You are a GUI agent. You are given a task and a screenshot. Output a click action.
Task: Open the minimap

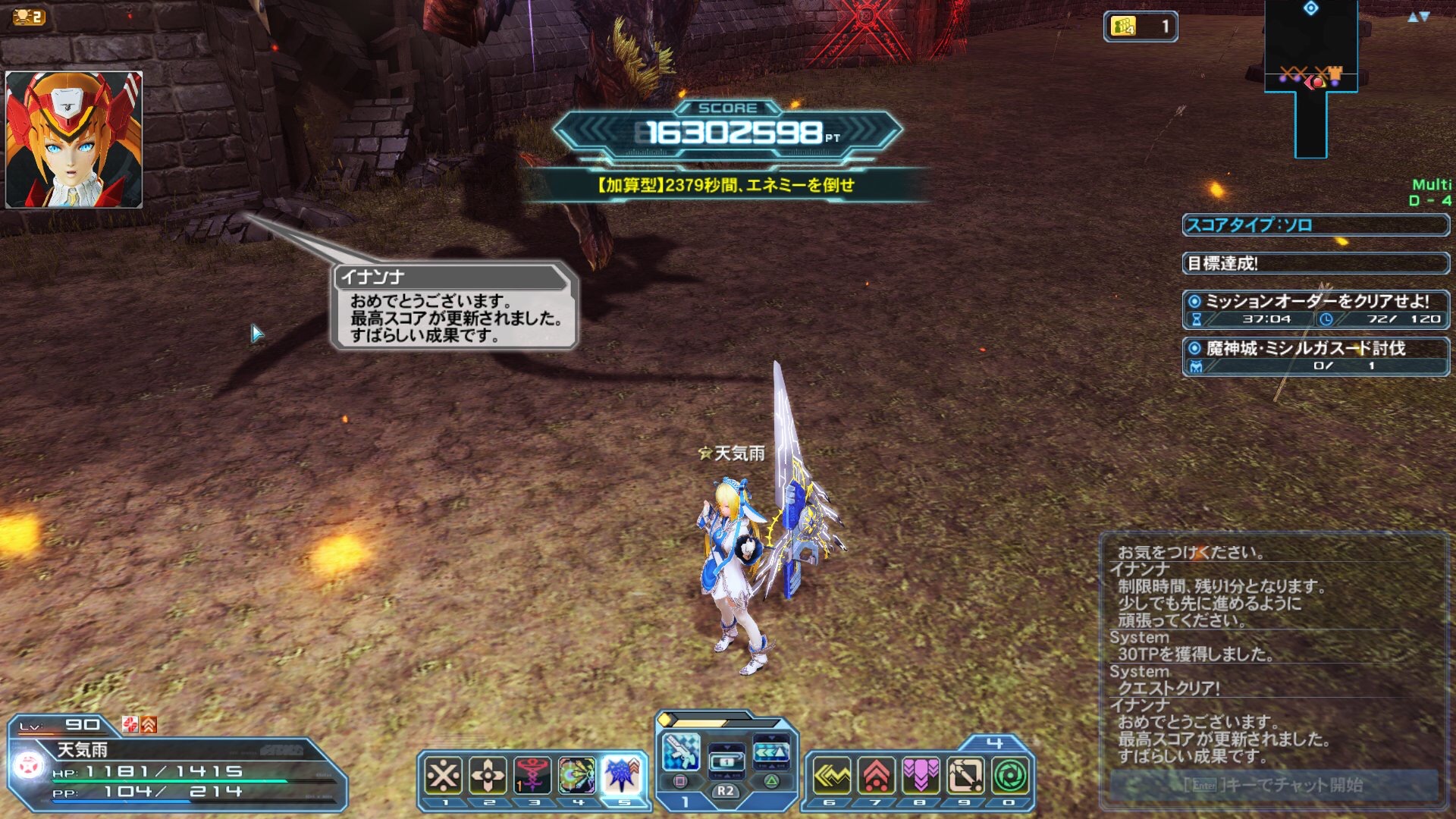pyautogui.click(x=1311, y=76)
